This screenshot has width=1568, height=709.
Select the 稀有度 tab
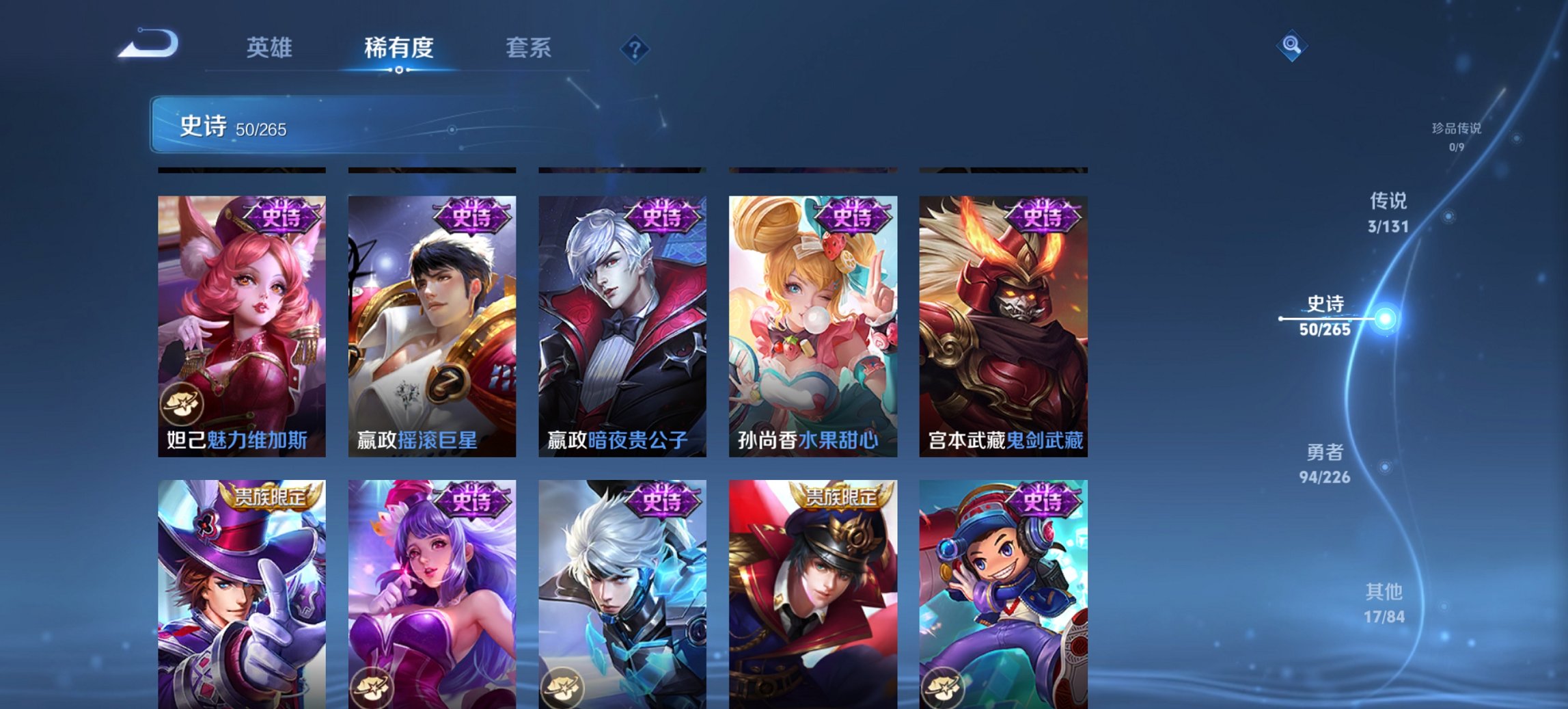pos(397,48)
